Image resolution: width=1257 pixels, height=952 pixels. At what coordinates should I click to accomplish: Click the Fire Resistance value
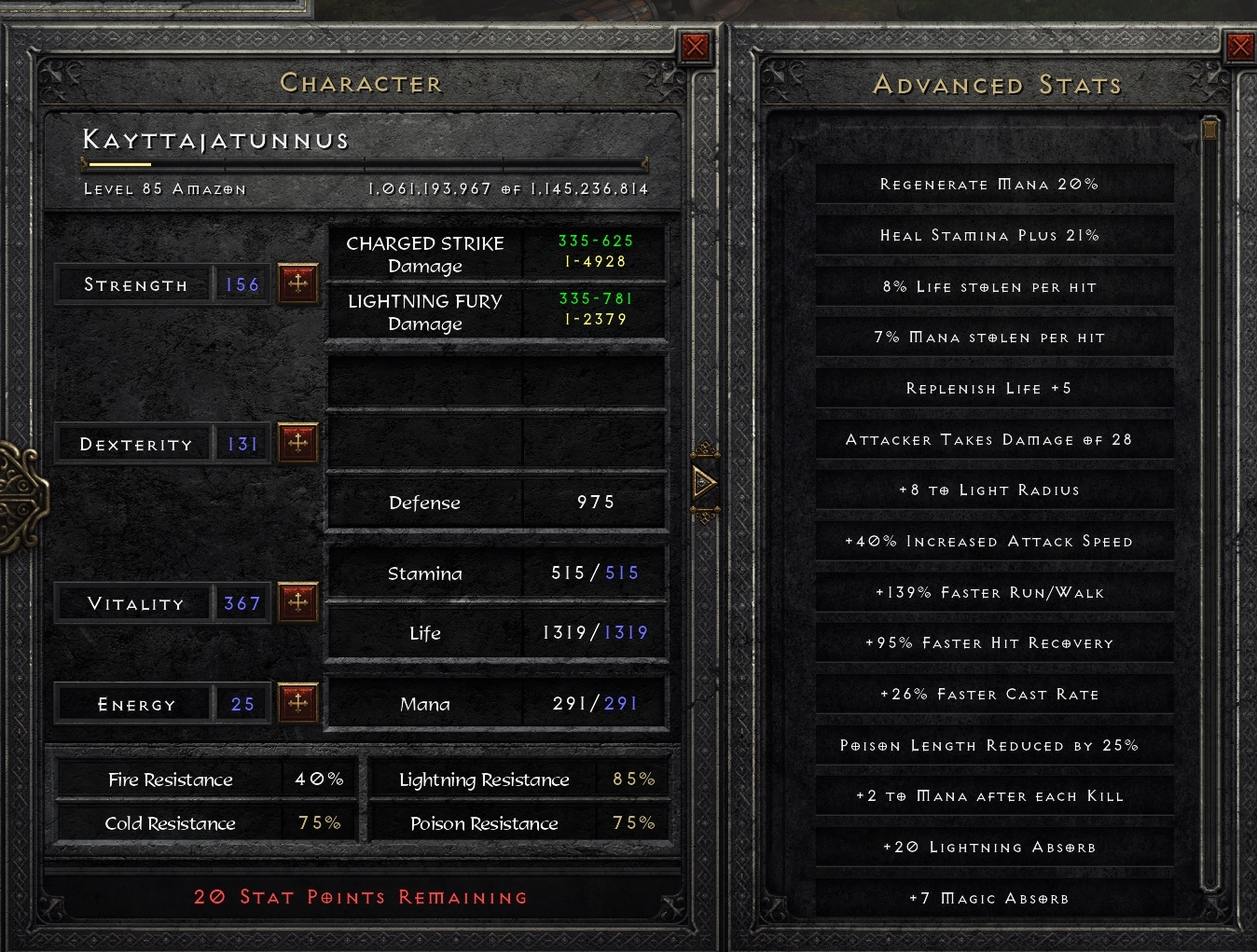point(319,780)
